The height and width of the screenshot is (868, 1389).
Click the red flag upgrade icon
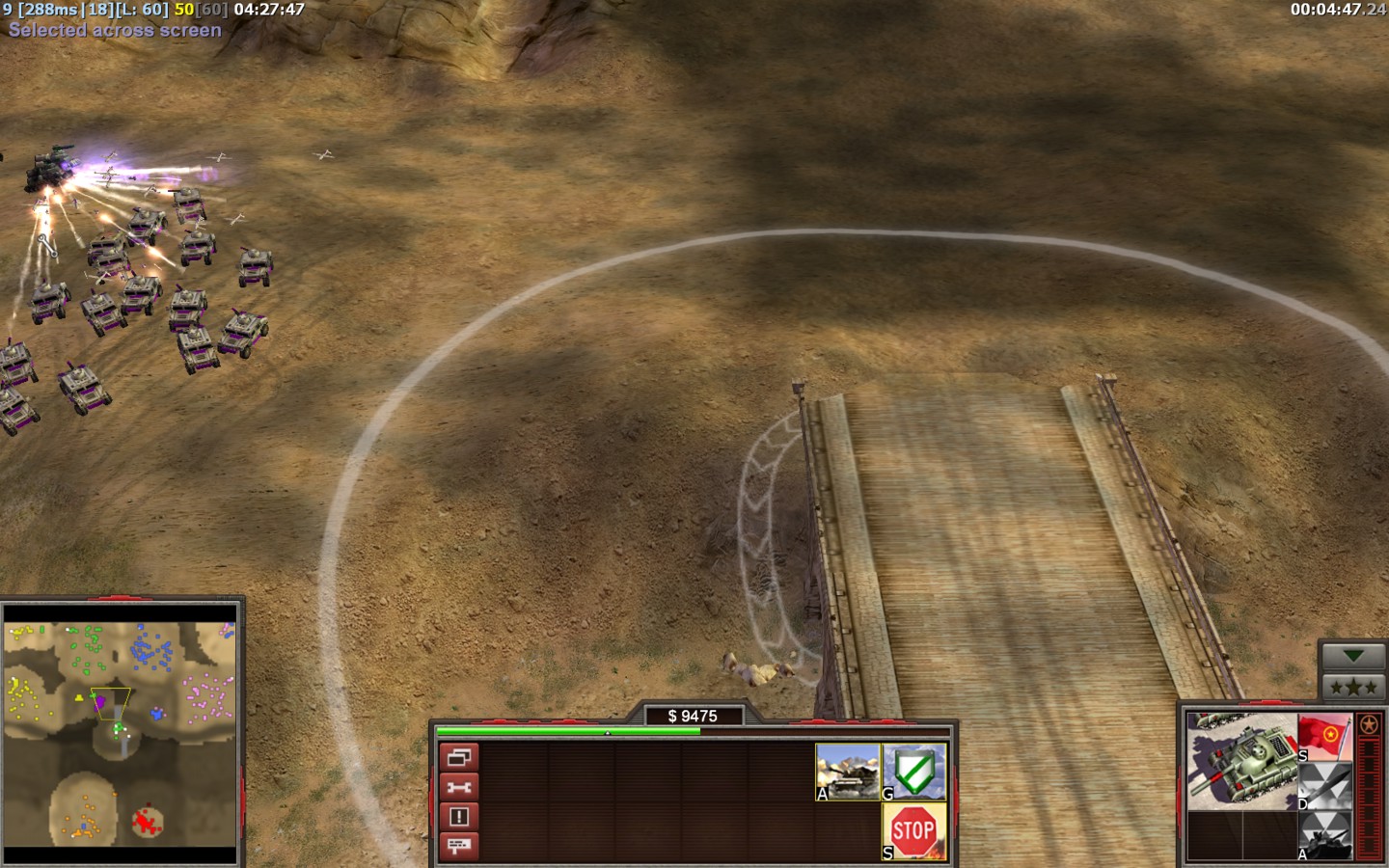1324,737
